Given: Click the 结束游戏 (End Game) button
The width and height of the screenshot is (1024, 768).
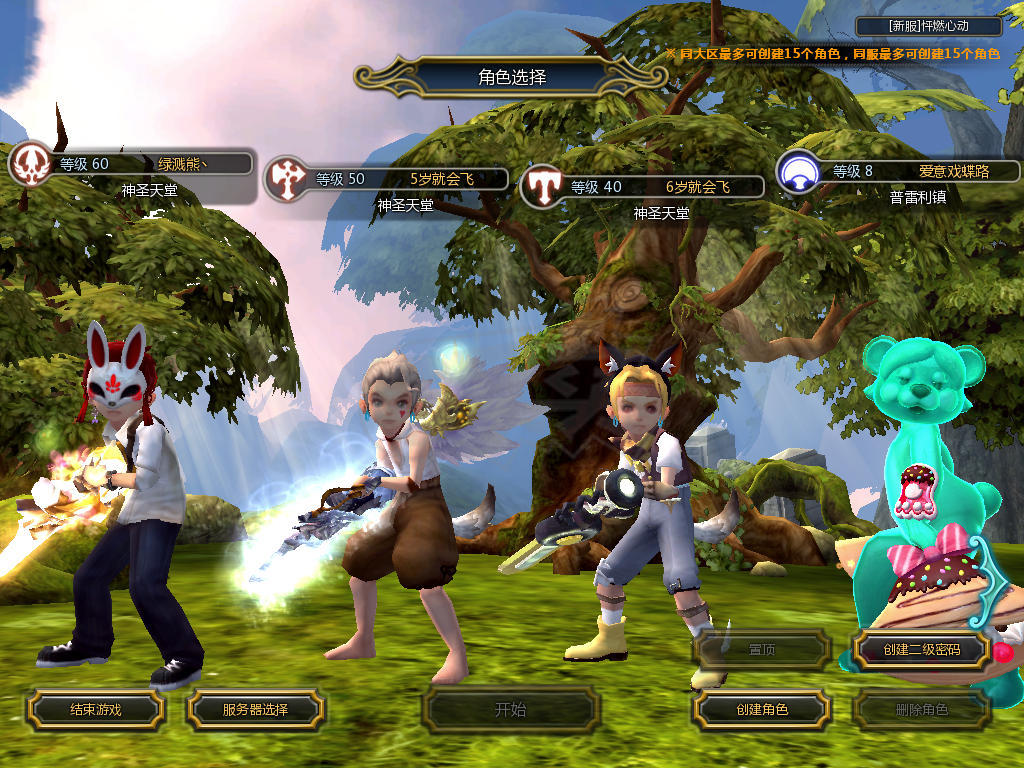Looking at the screenshot, I should click(x=95, y=710).
